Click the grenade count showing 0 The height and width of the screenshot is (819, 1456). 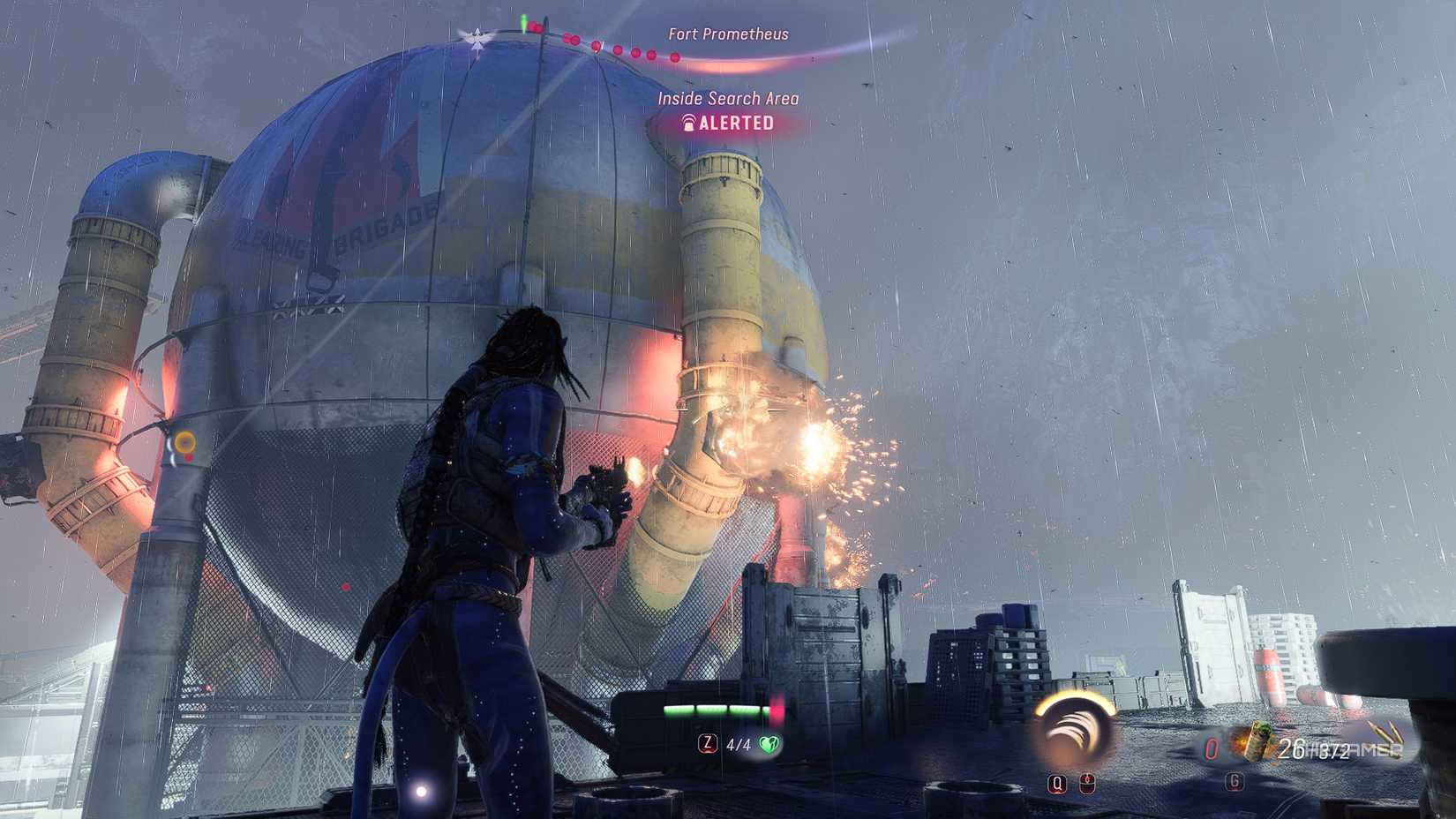point(1212,748)
